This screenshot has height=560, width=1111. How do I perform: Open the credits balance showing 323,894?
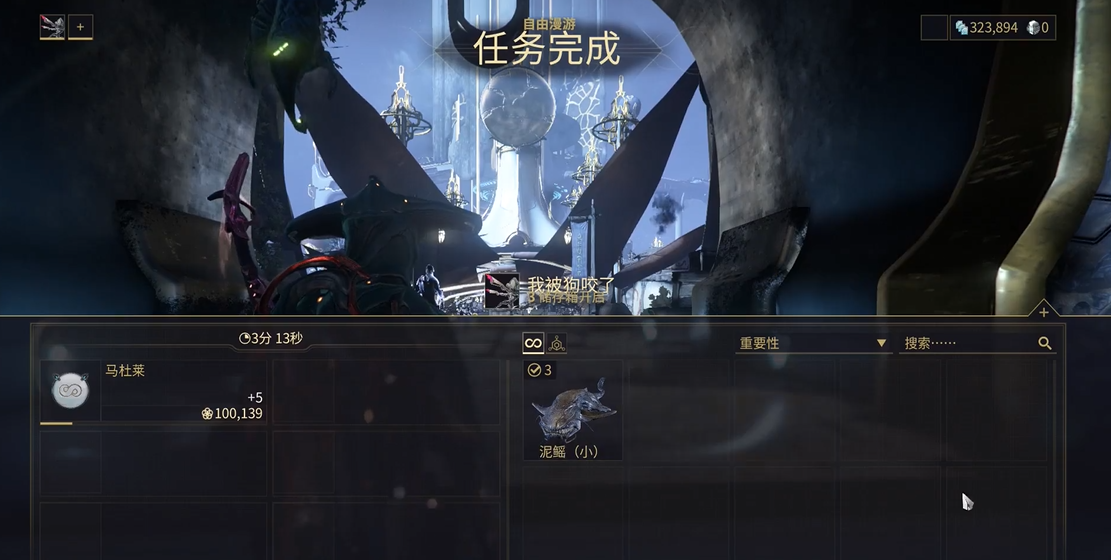click(x=986, y=27)
